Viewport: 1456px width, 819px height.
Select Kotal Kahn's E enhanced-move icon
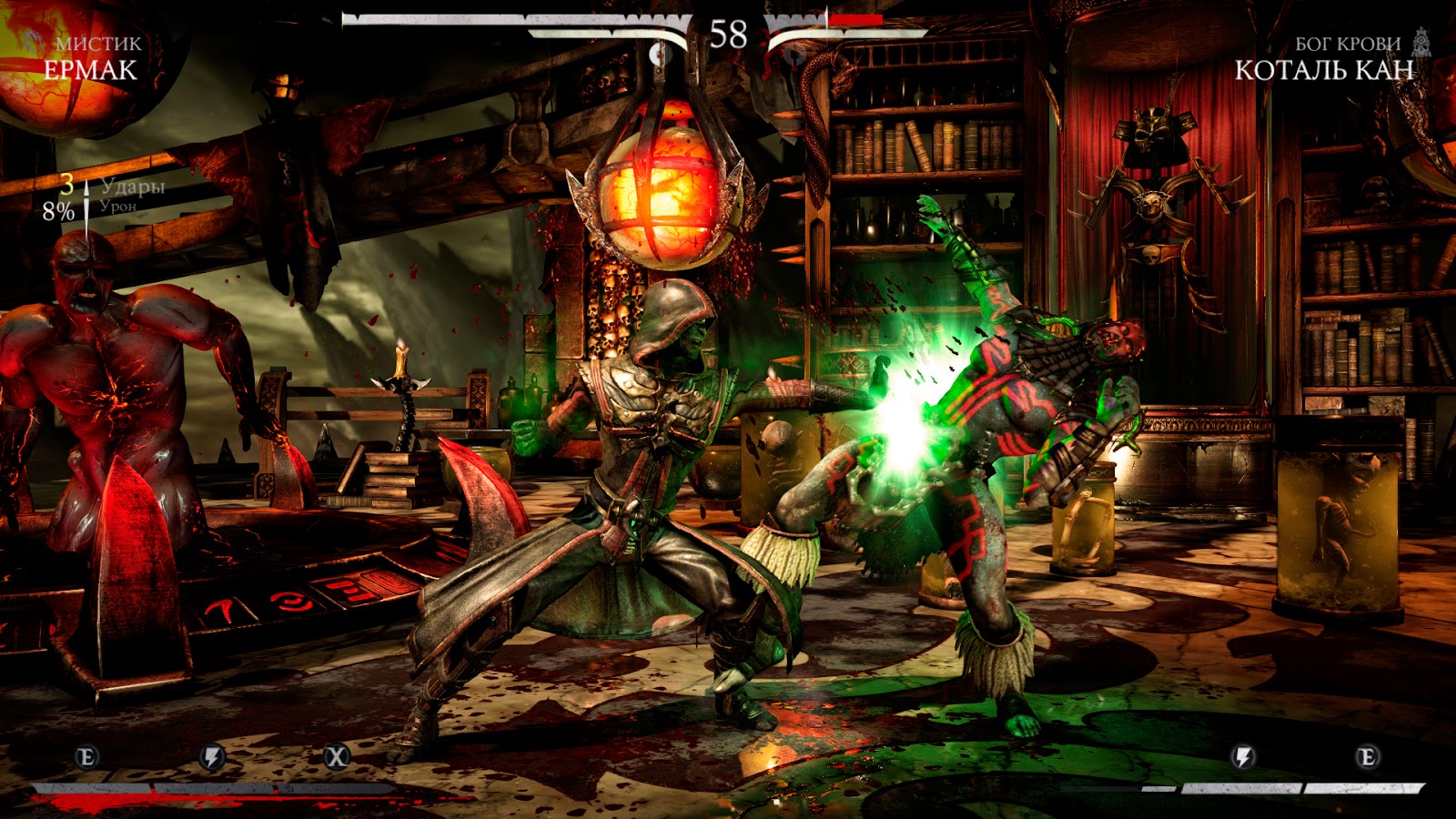1367,756
